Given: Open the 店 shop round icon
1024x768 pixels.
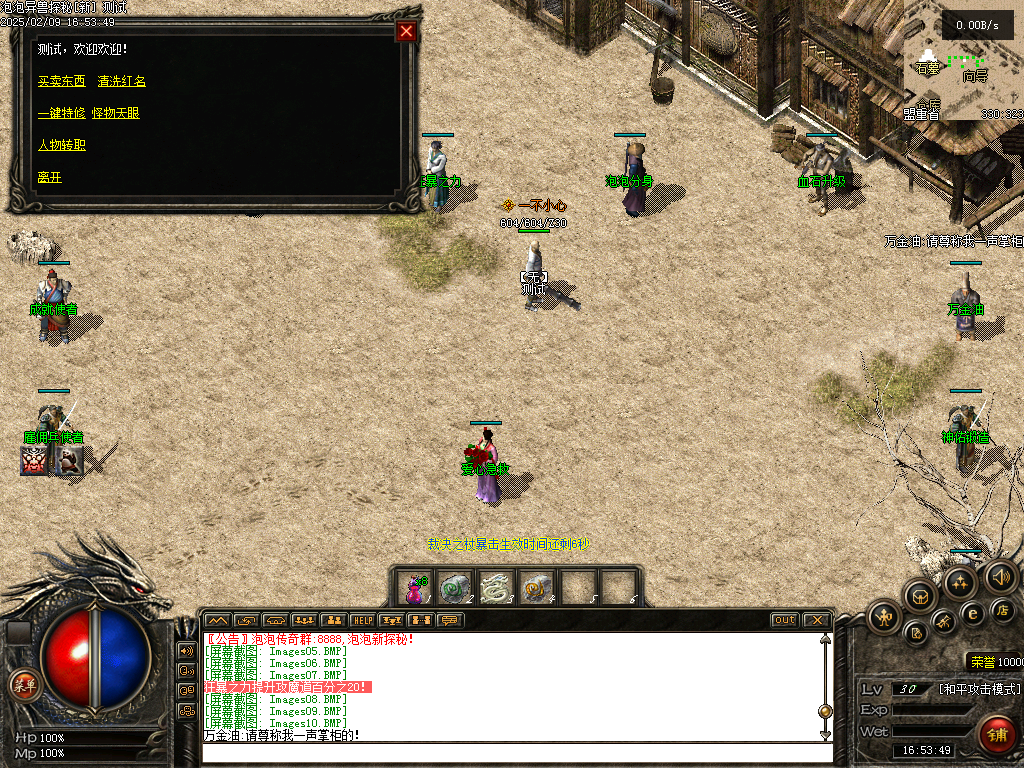Looking at the screenshot, I should click(x=1003, y=610).
